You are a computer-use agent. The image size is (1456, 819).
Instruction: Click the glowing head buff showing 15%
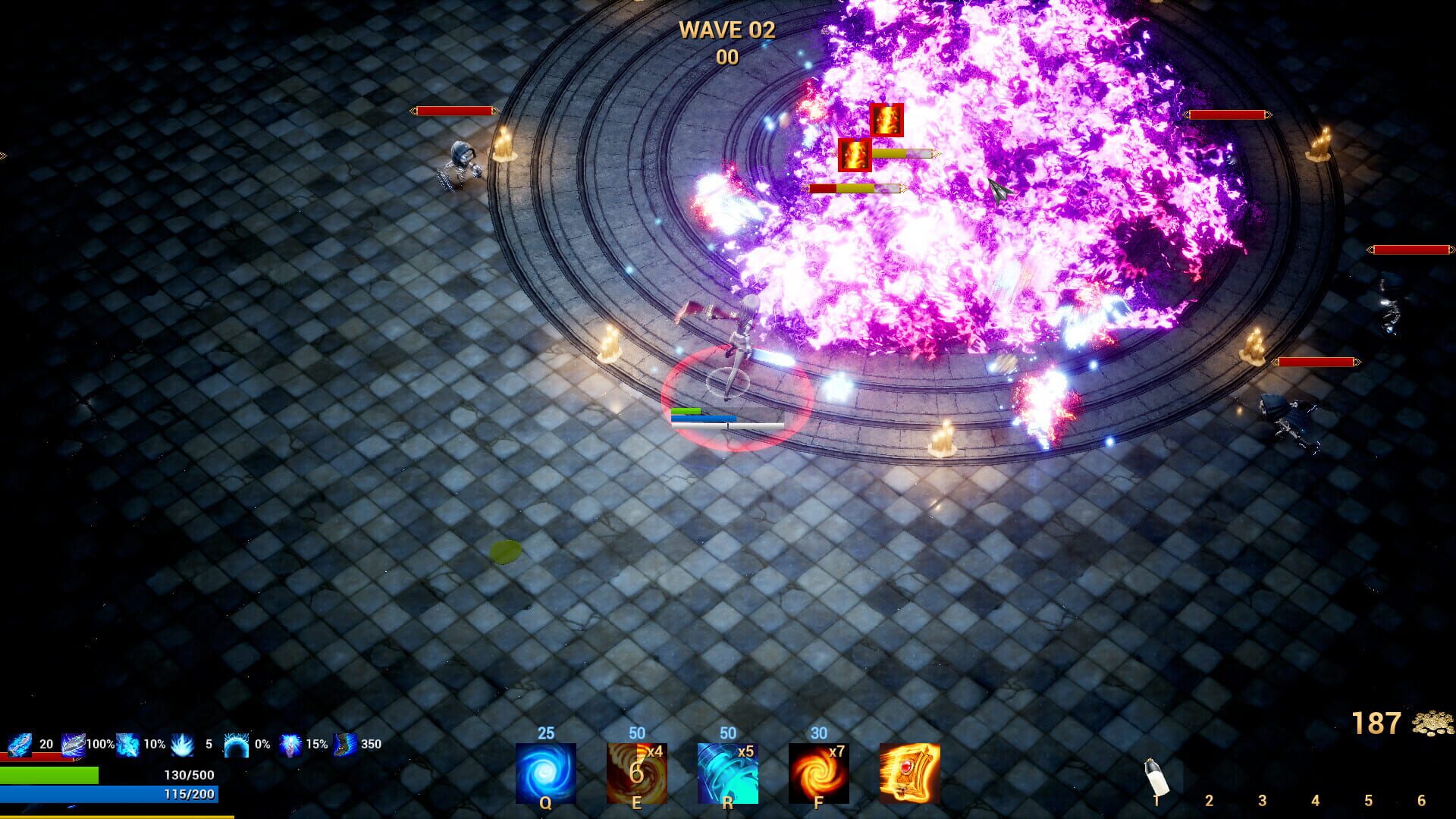tap(292, 744)
